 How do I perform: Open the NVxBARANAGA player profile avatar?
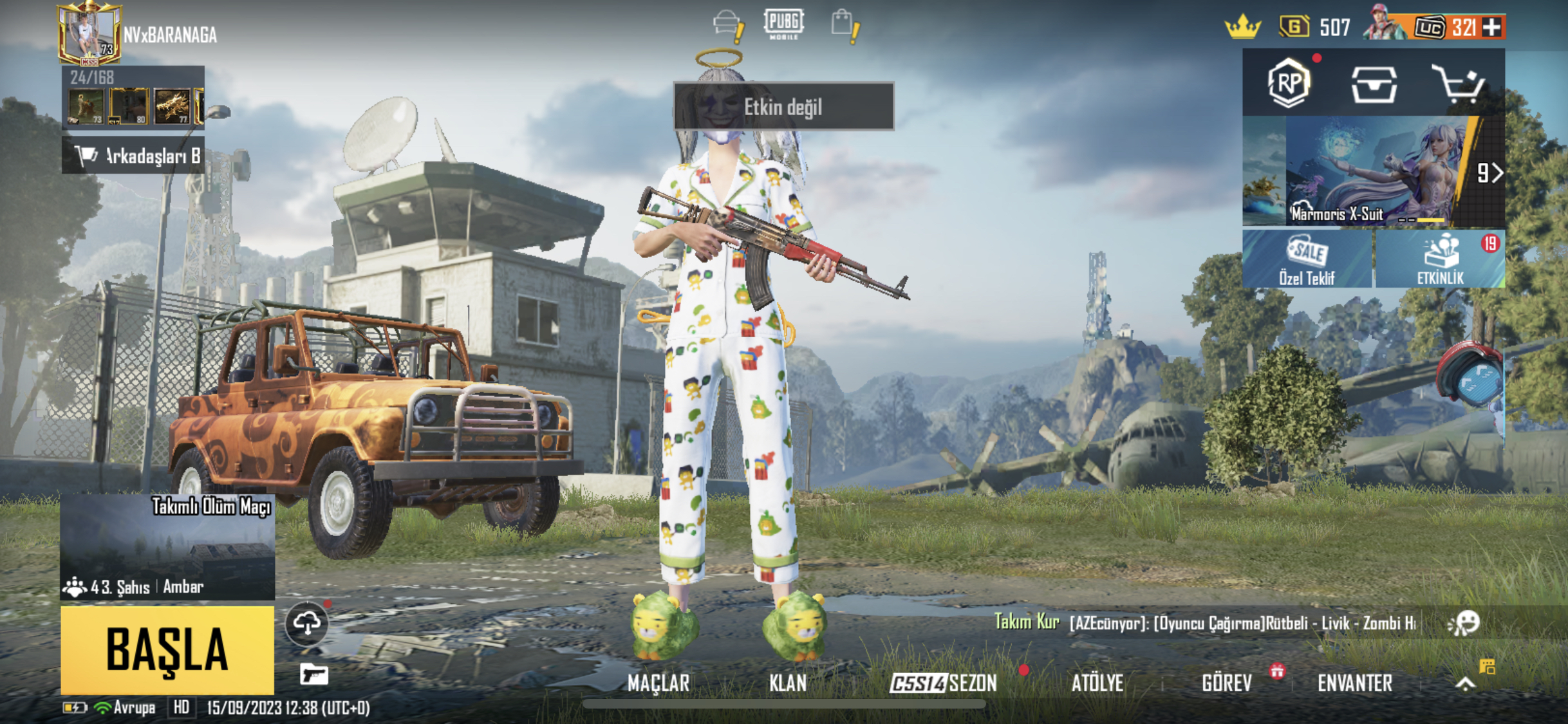tap(89, 34)
